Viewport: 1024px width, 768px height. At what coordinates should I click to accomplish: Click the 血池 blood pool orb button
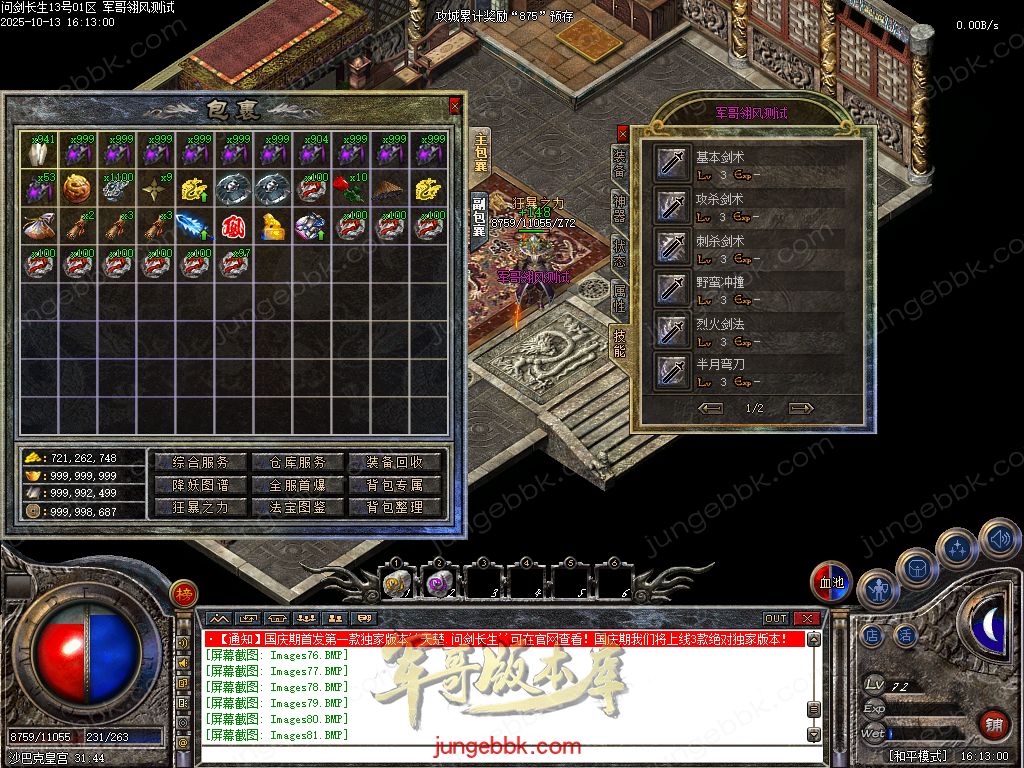click(x=832, y=583)
